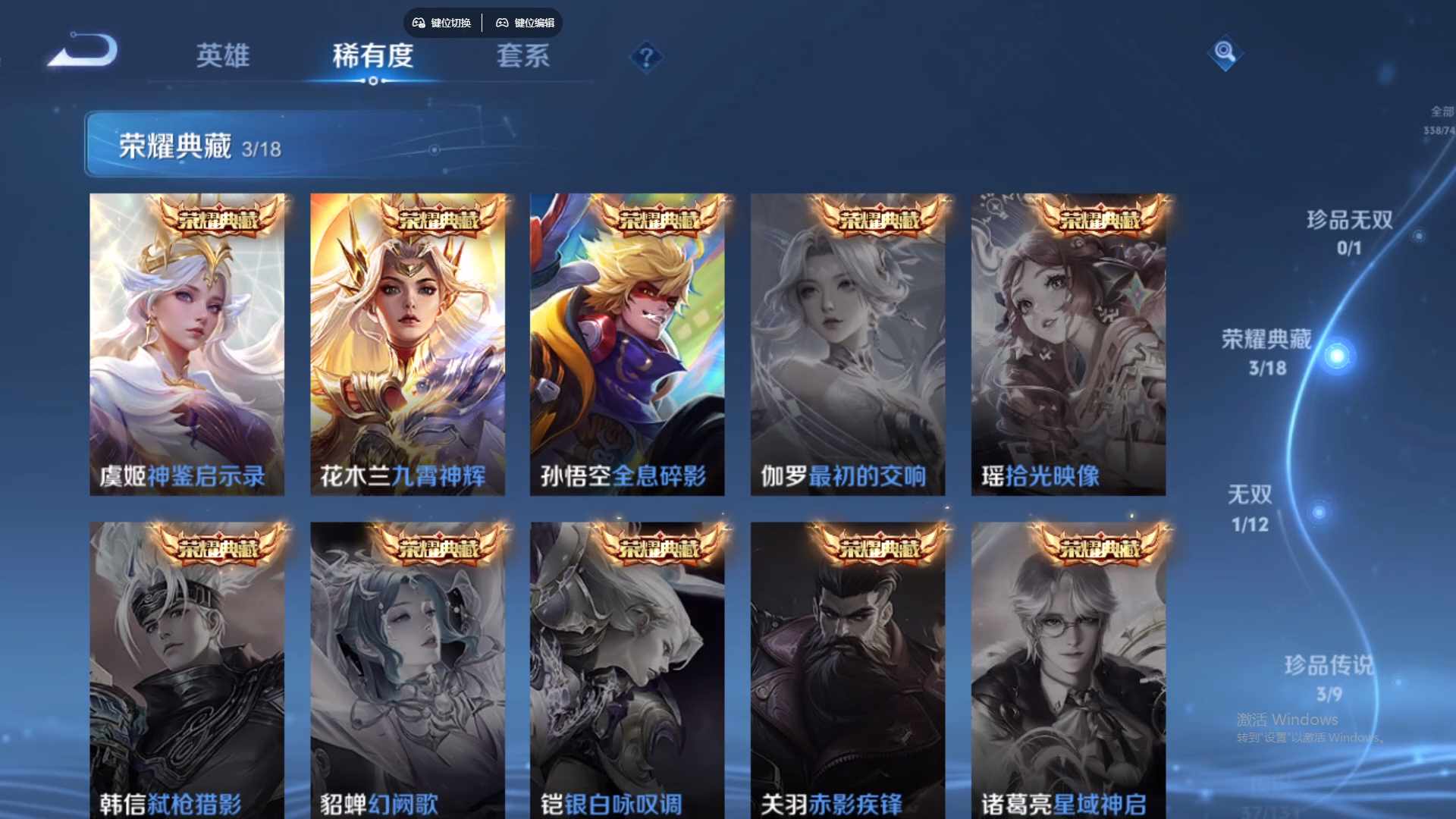Open the 套系 tab

point(522,56)
